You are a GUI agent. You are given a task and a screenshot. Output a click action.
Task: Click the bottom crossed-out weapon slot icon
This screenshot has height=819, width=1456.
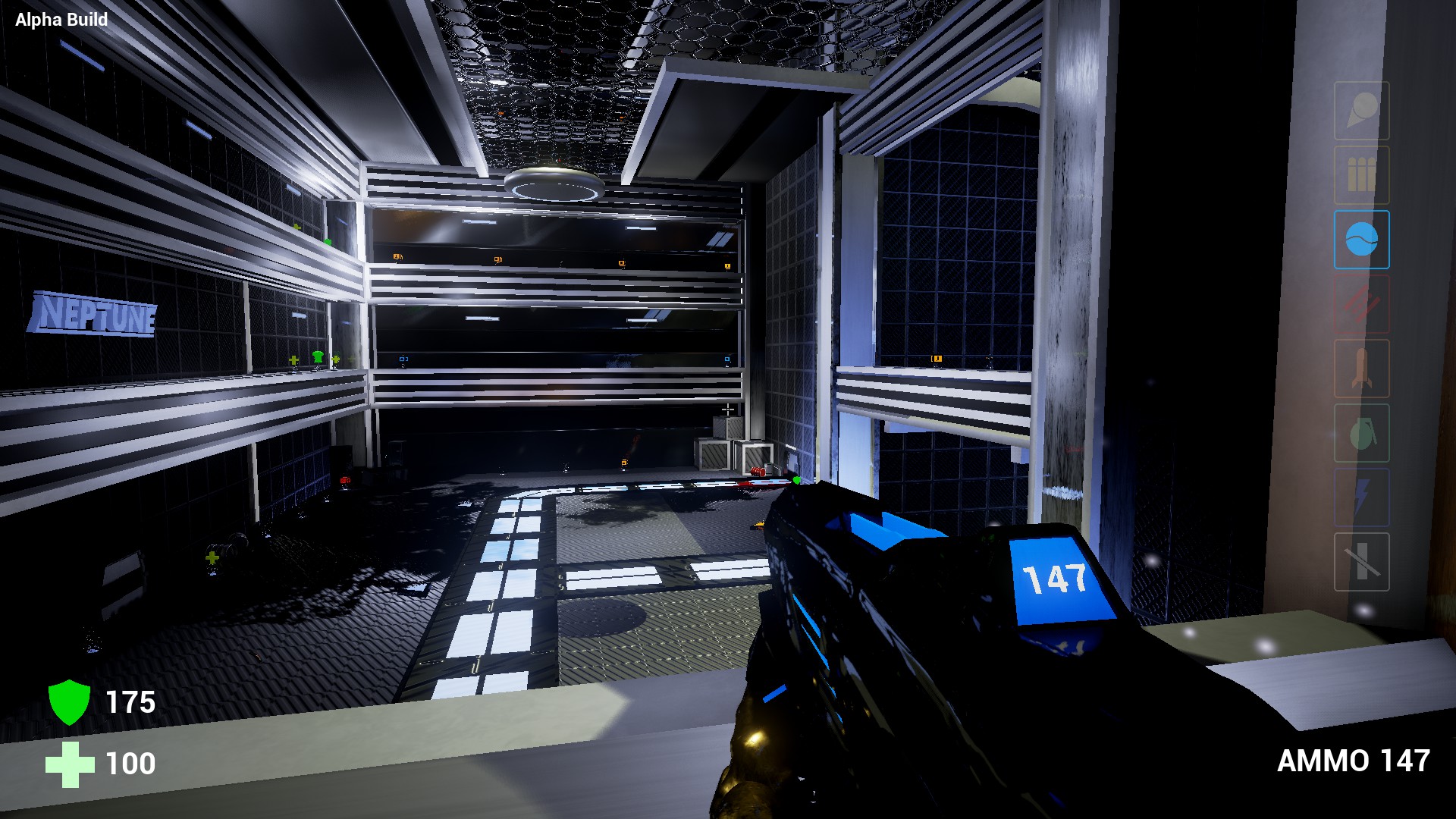tap(1361, 561)
